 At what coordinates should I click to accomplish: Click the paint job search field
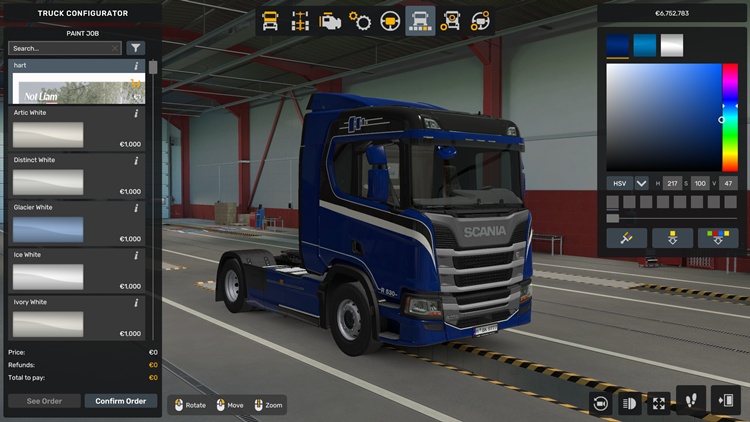coord(60,48)
